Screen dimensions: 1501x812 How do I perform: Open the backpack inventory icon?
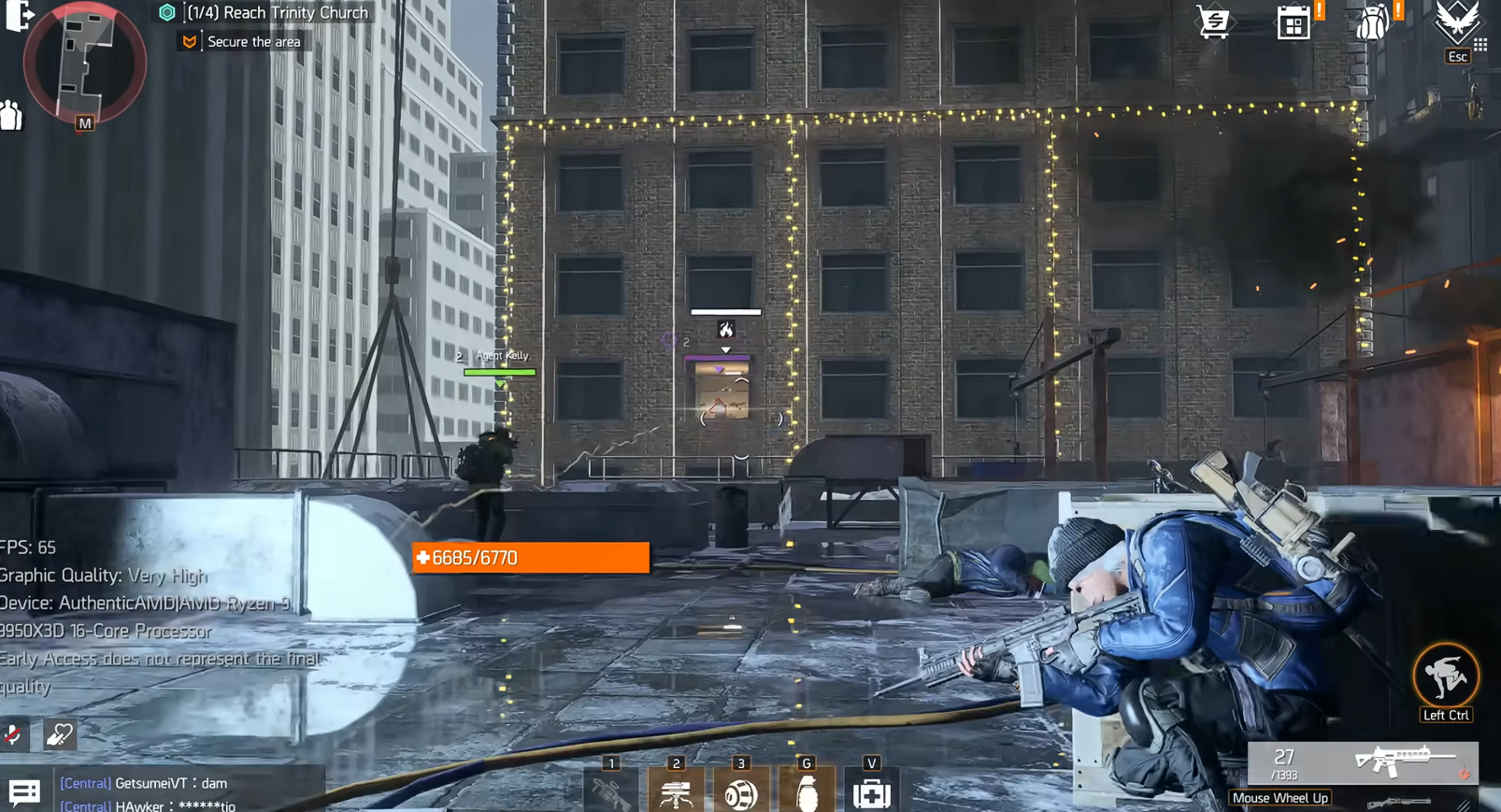[x=1372, y=22]
